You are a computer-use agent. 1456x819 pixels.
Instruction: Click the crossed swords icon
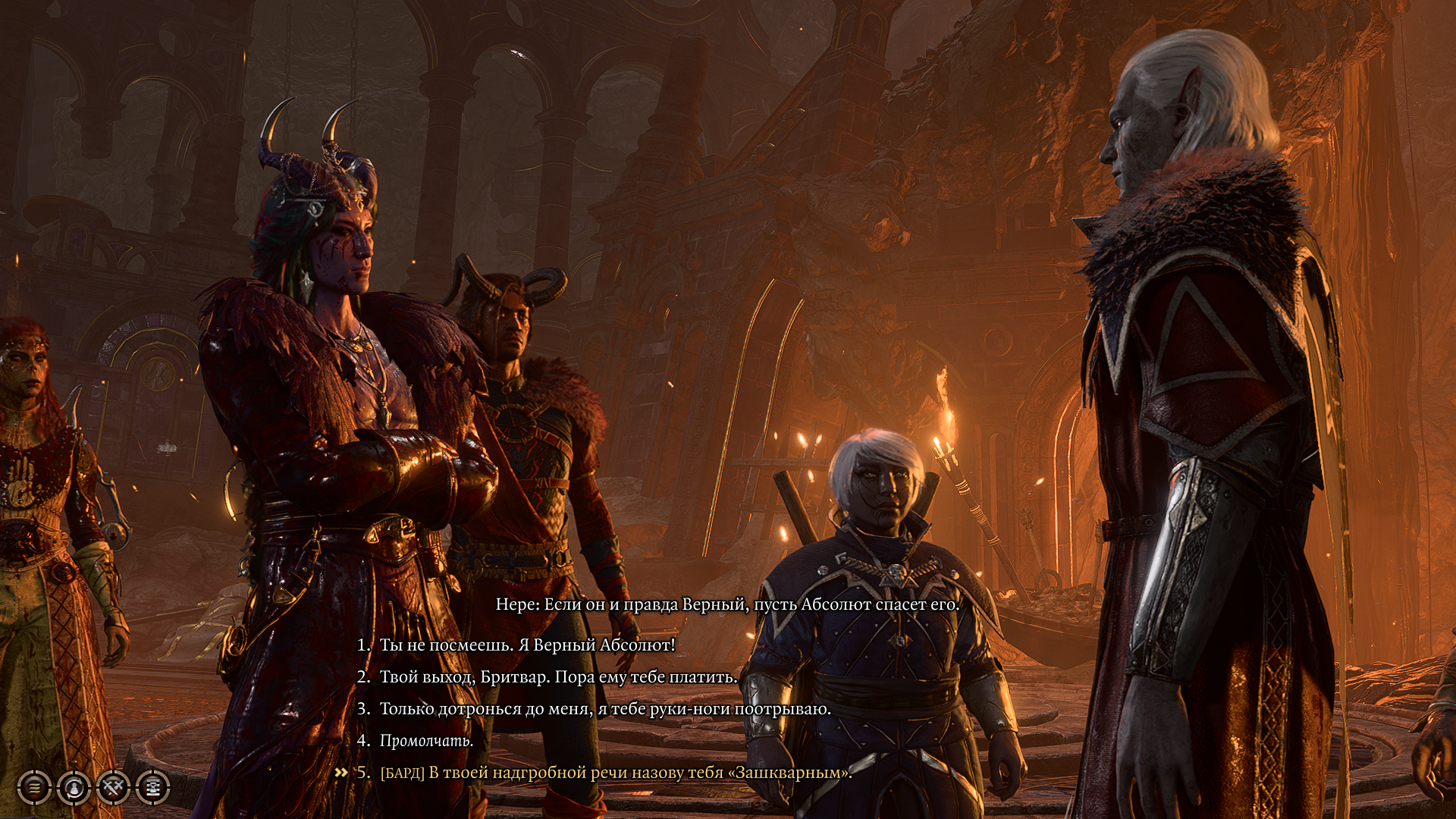(113, 788)
